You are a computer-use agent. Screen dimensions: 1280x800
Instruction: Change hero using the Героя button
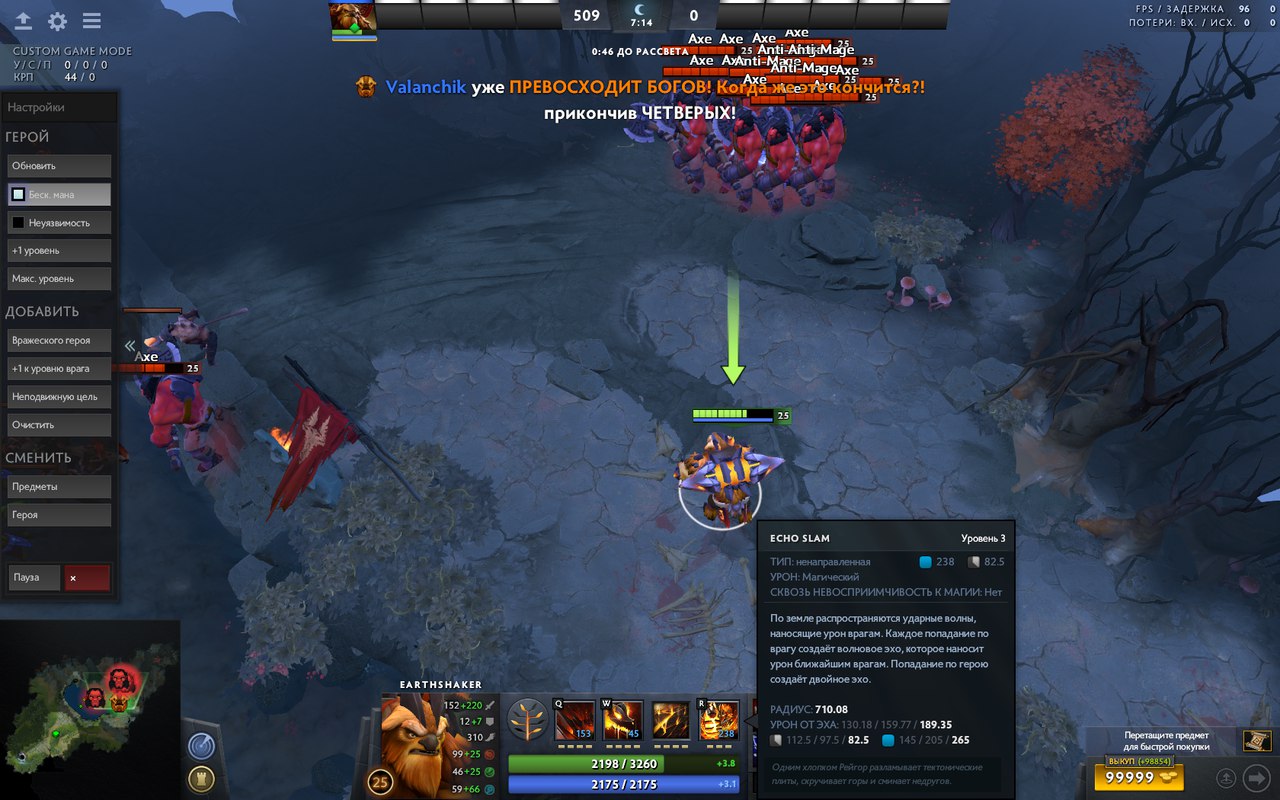pyautogui.click(x=58, y=514)
